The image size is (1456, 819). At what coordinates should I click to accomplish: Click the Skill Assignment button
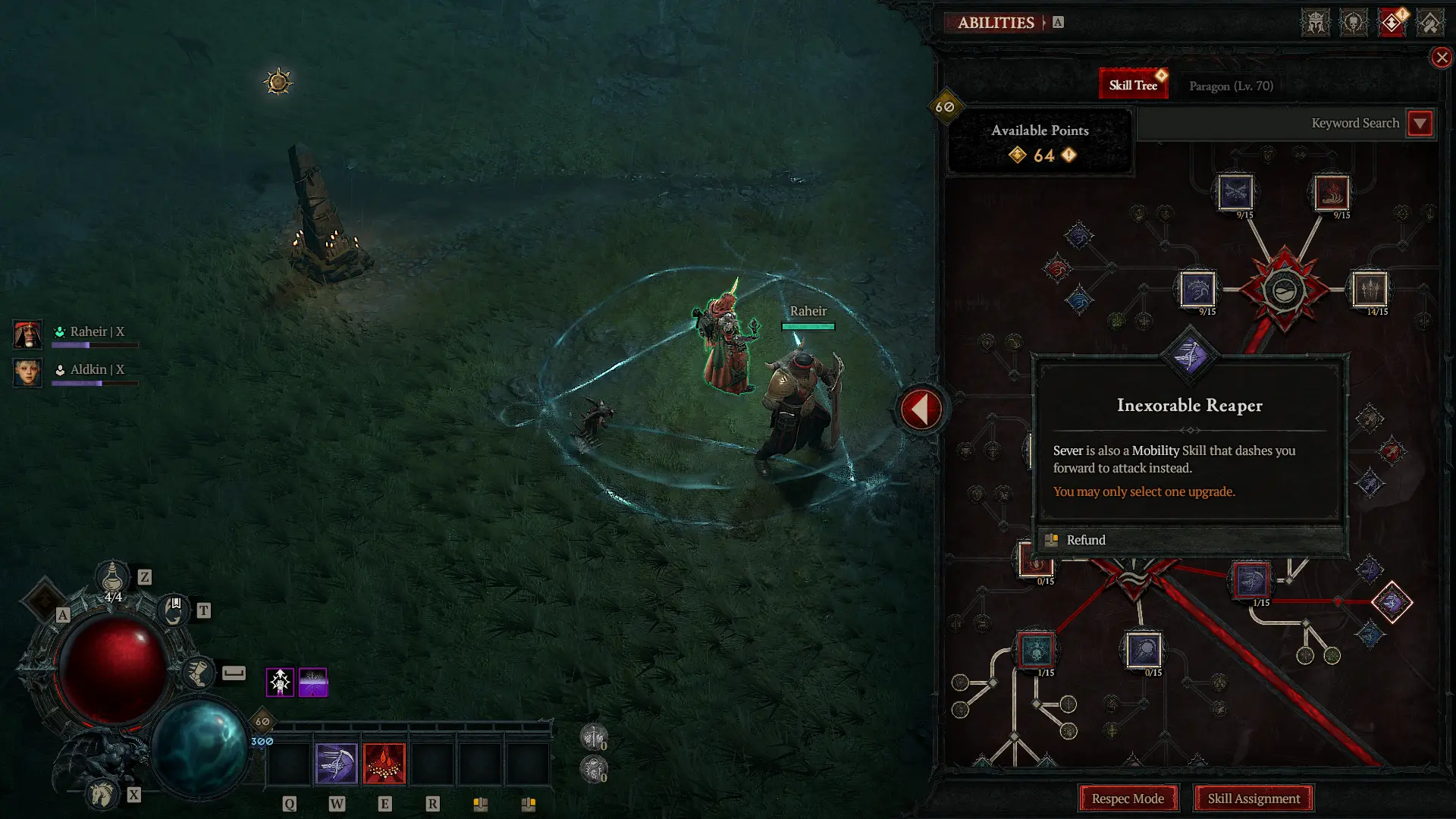[x=1254, y=799]
